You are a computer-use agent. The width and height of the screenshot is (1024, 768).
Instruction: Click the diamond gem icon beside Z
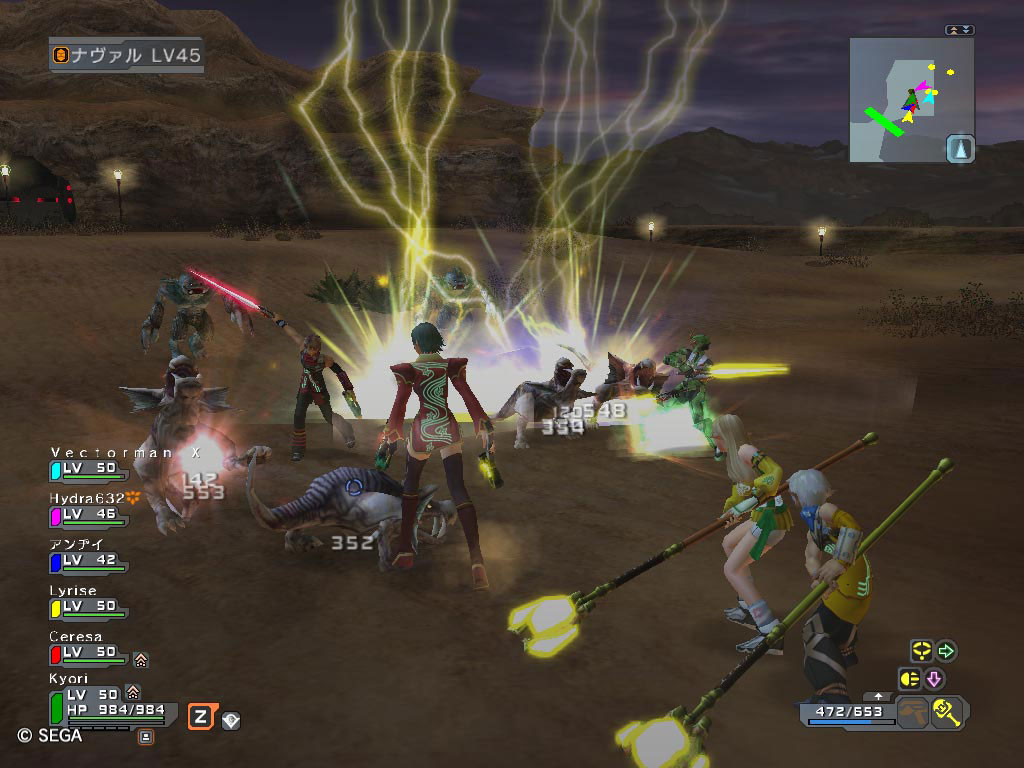(231, 719)
